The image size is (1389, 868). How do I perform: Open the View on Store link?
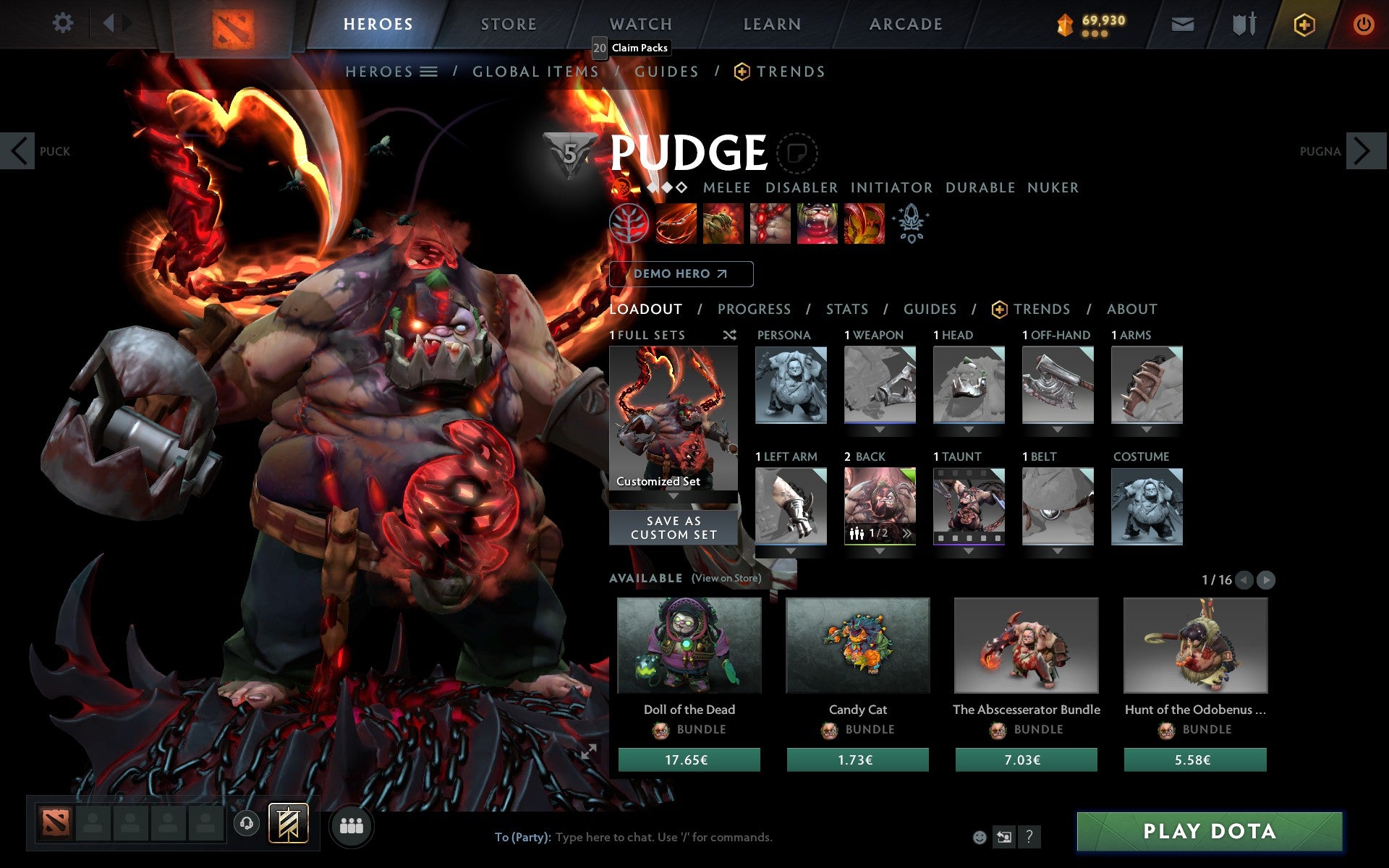[726, 579]
